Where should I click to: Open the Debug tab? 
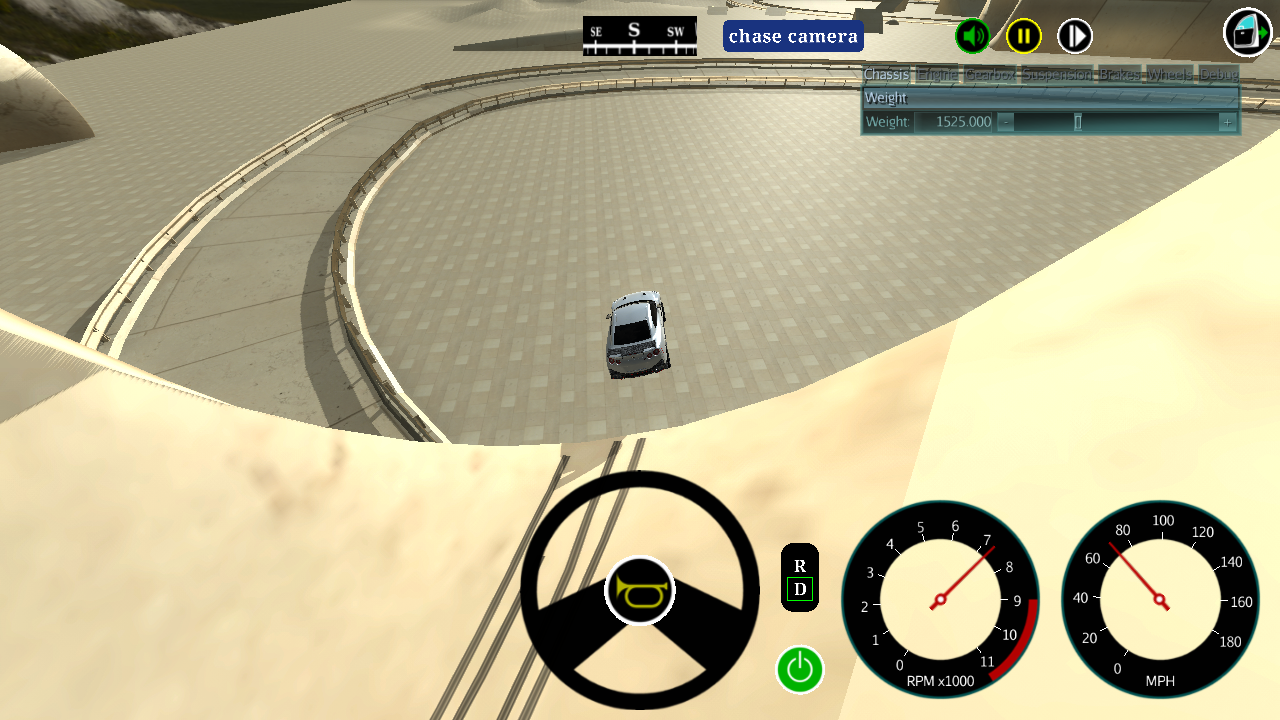point(1219,75)
